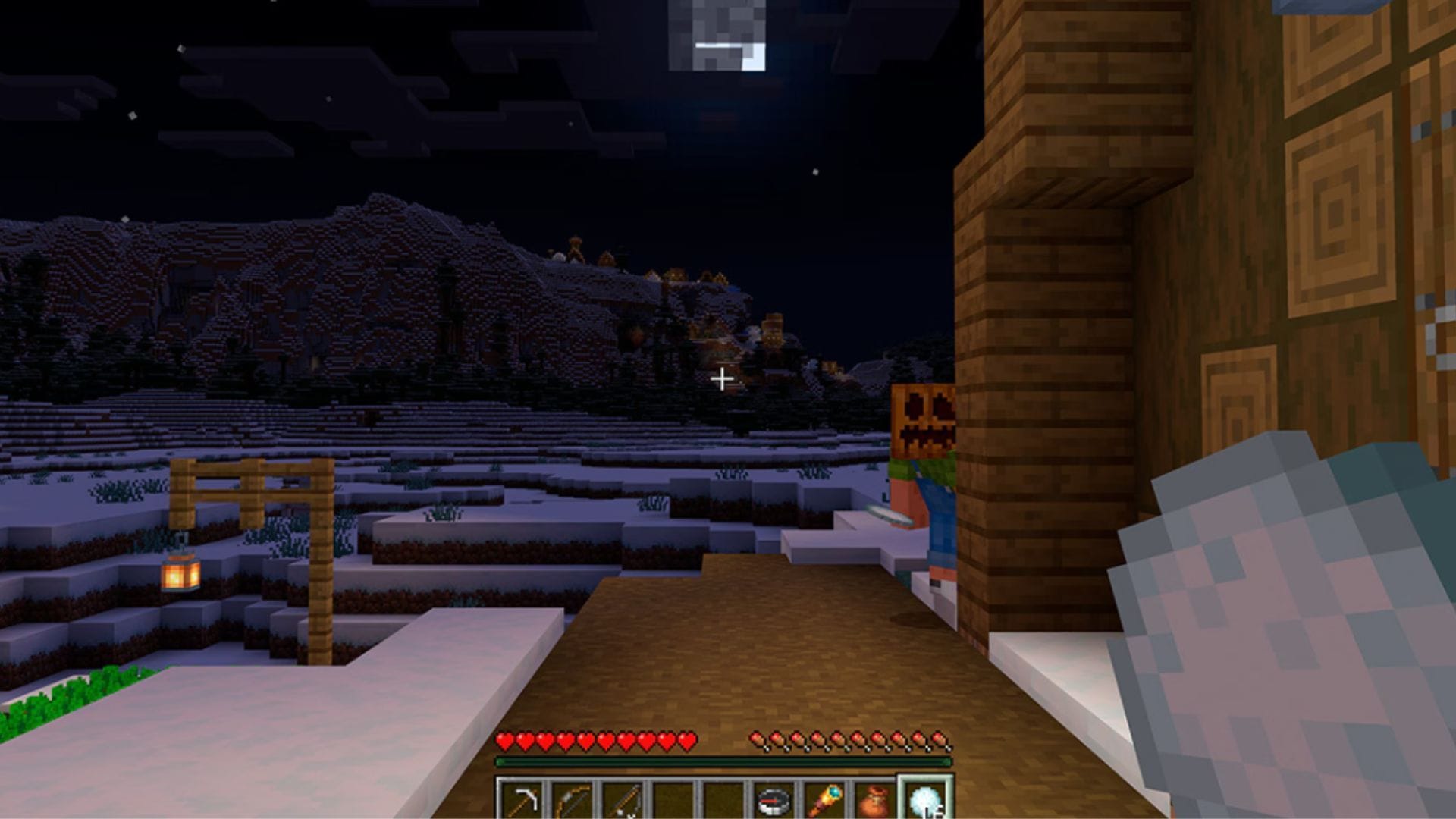Screen dimensions: 1456x819
Task: Click the leftmost heart in the health bar
Action: pos(504,741)
